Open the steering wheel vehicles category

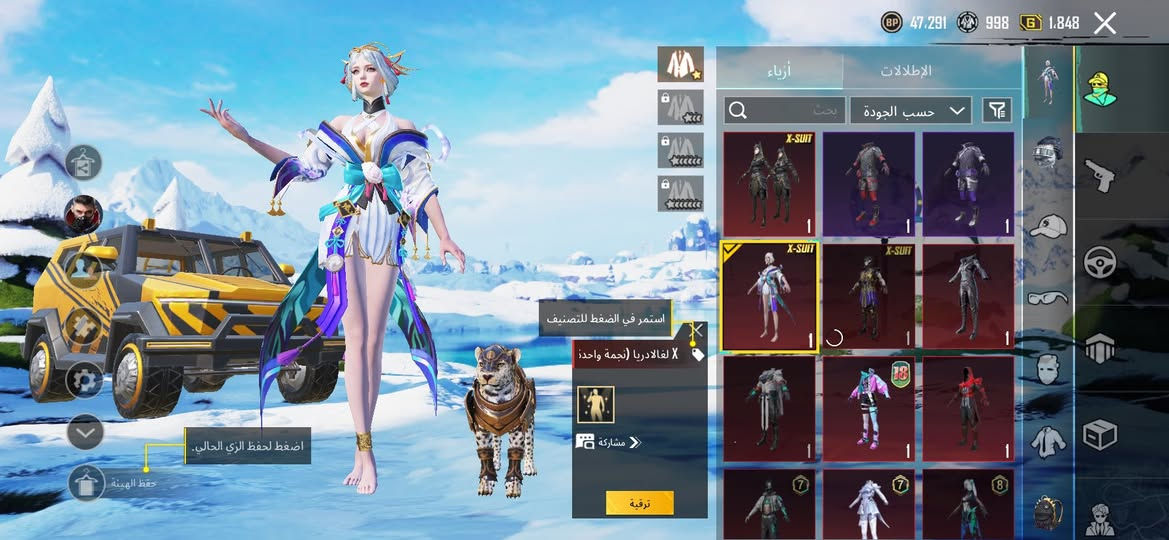1099,260
